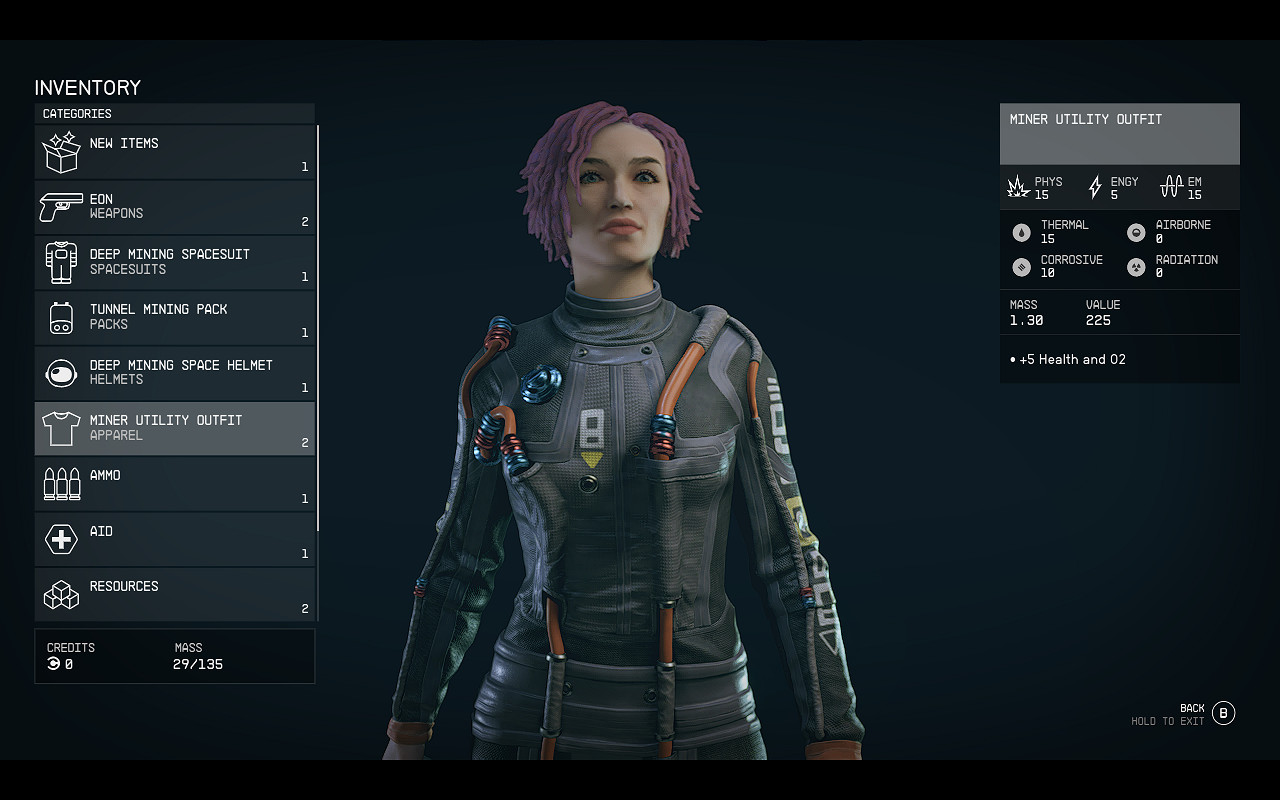Click the Eon weapons pistol icon
1280x800 pixels.
[x=61, y=207]
